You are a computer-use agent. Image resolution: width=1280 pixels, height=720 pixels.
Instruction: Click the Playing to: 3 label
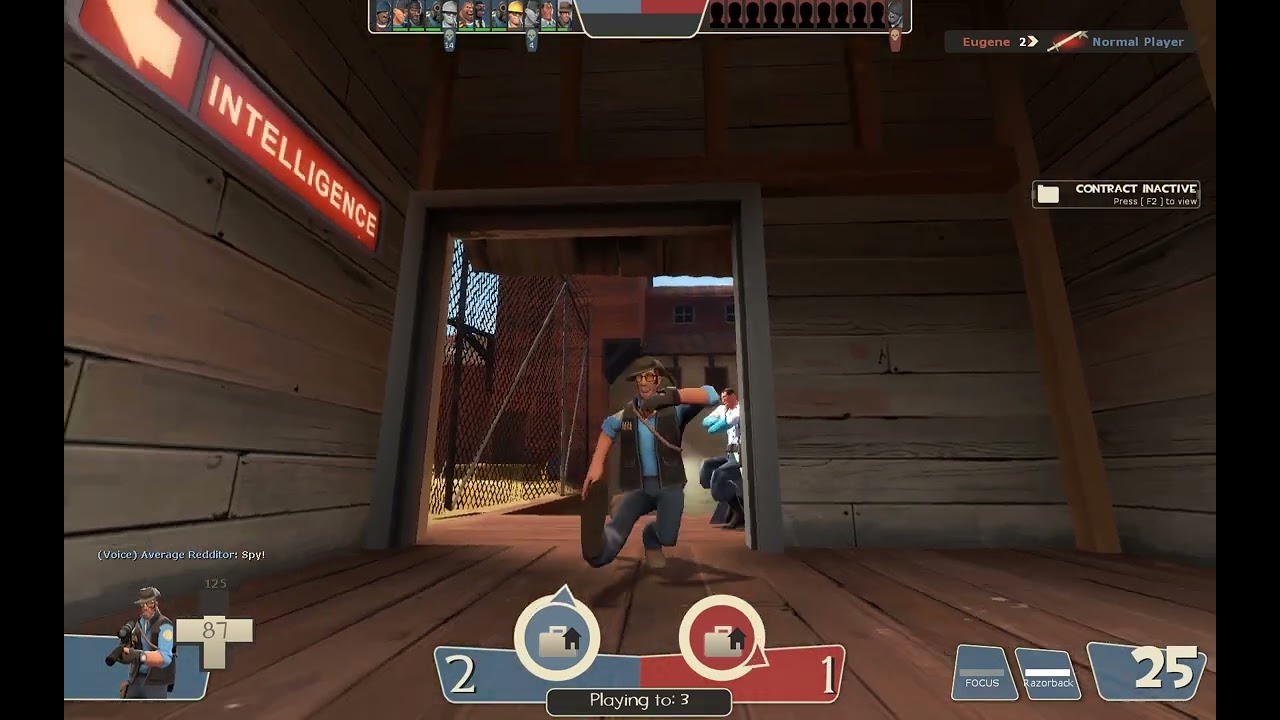tap(639, 701)
